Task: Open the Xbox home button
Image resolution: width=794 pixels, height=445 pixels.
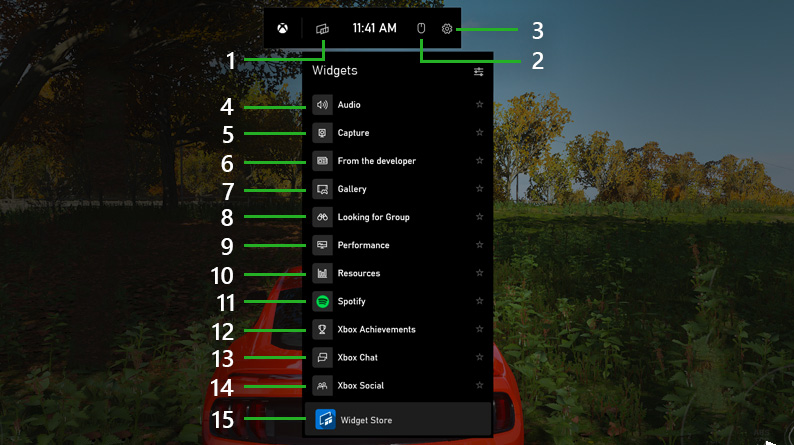Action: click(x=285, y=29)
